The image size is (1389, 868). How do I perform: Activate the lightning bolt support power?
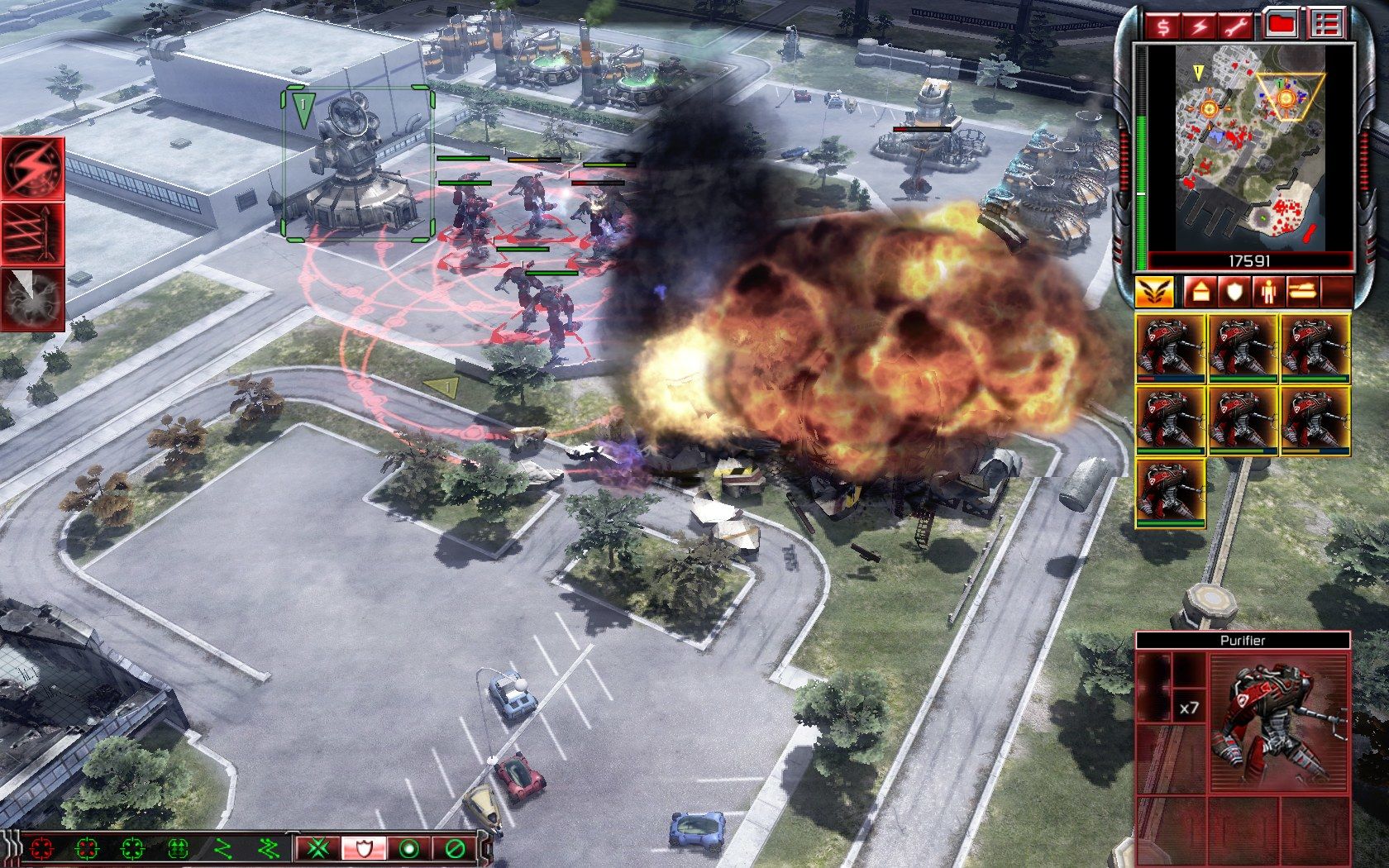tap(33, 167)
